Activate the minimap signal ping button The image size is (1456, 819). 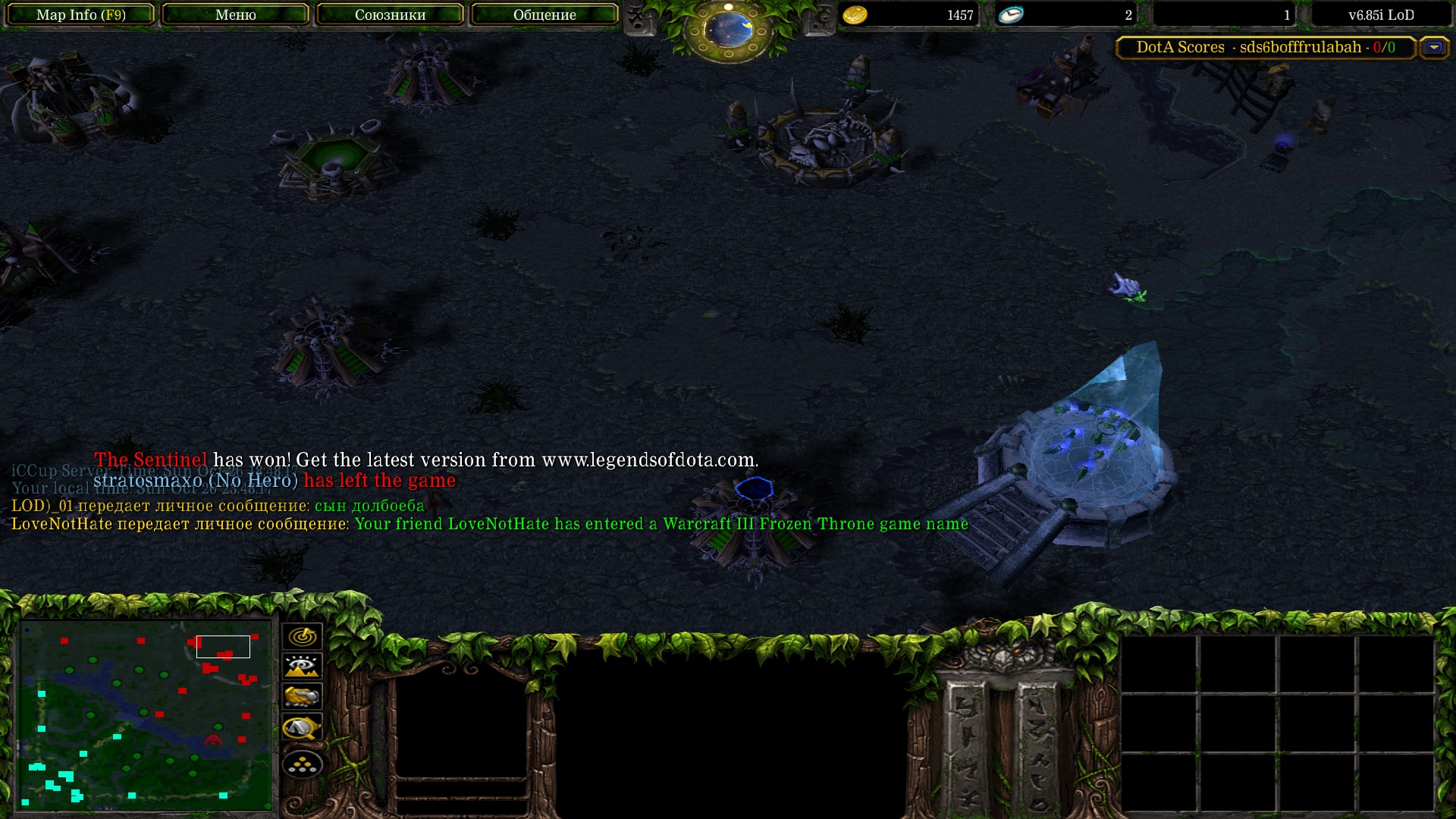click(x=302, y=636)
